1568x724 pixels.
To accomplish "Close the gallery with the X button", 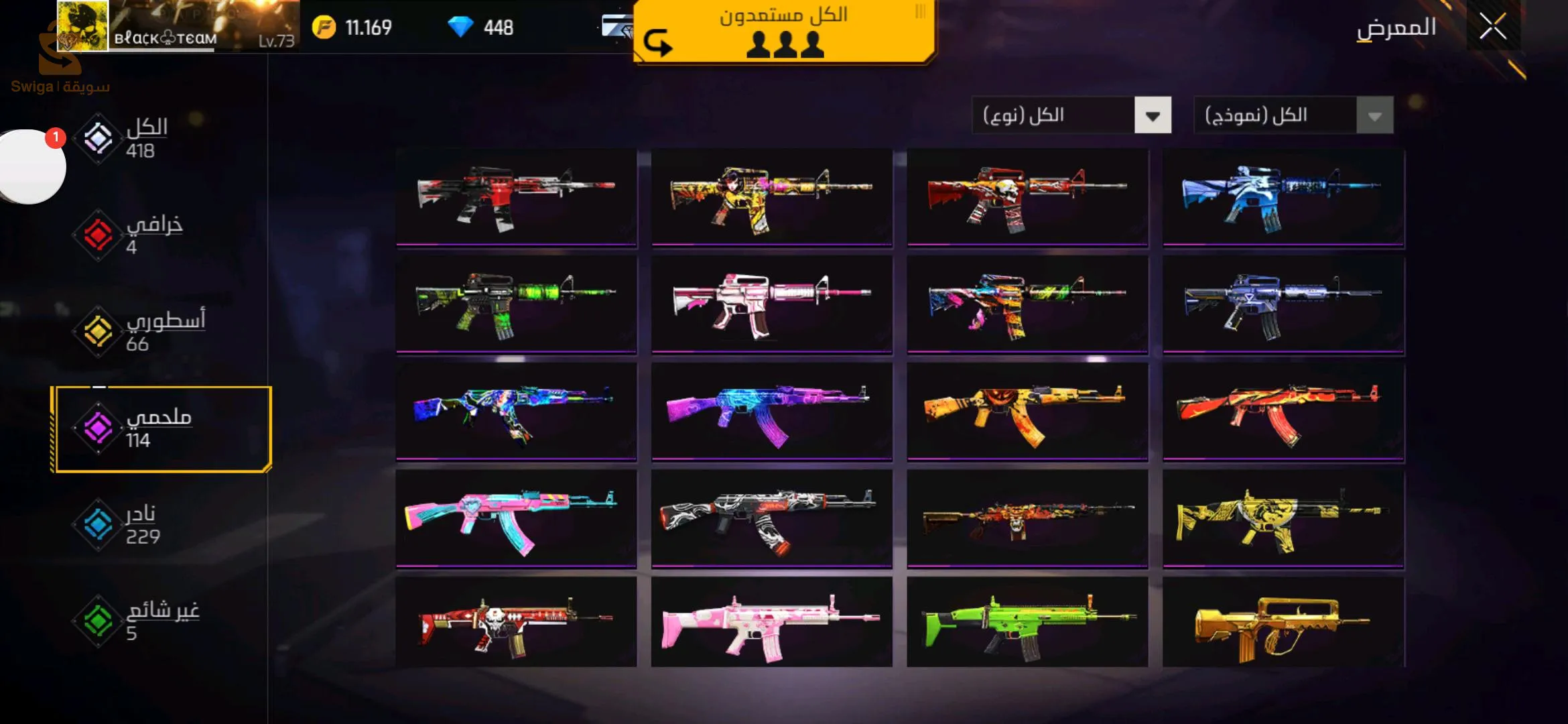I will pos(1492,27).
